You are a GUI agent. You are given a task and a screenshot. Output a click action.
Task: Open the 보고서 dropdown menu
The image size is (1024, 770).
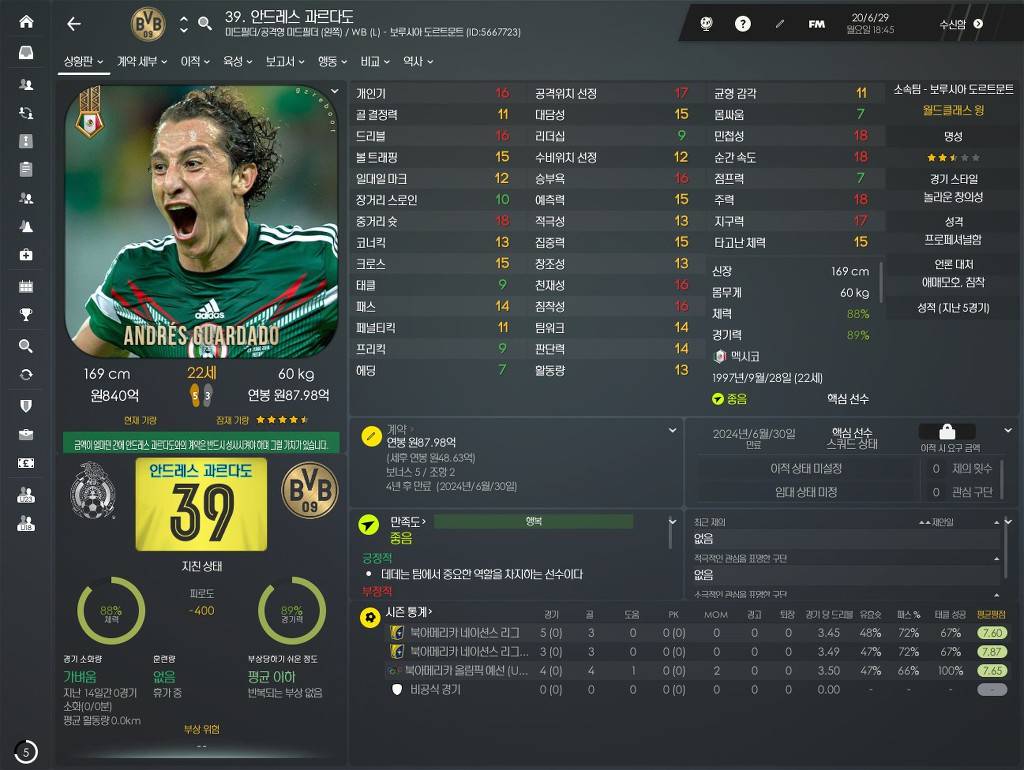[284, 62]
